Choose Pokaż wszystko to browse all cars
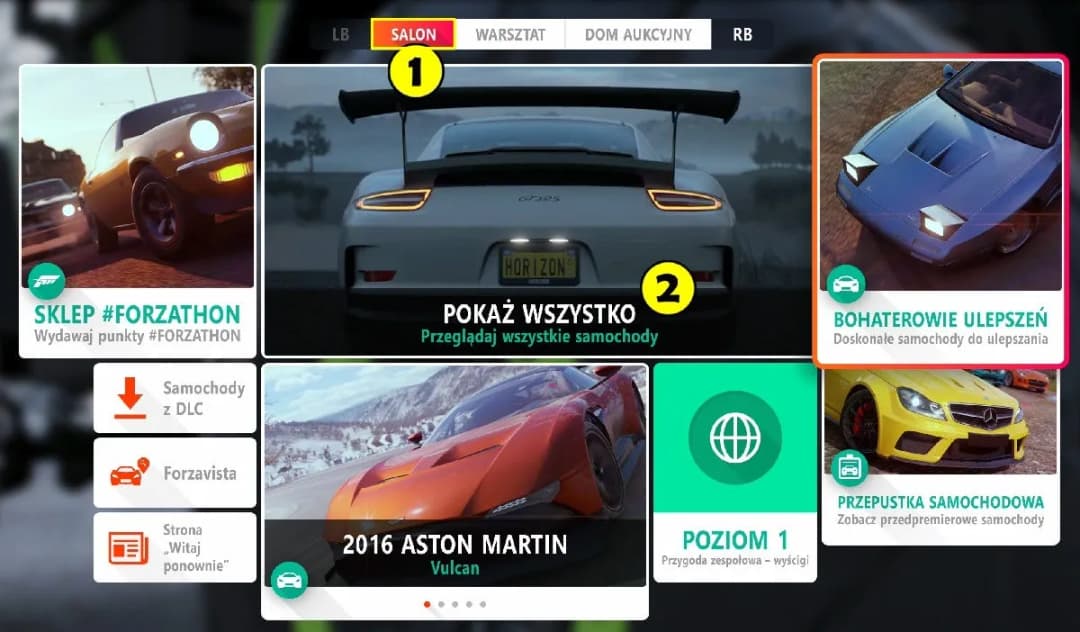 (538, 211)
